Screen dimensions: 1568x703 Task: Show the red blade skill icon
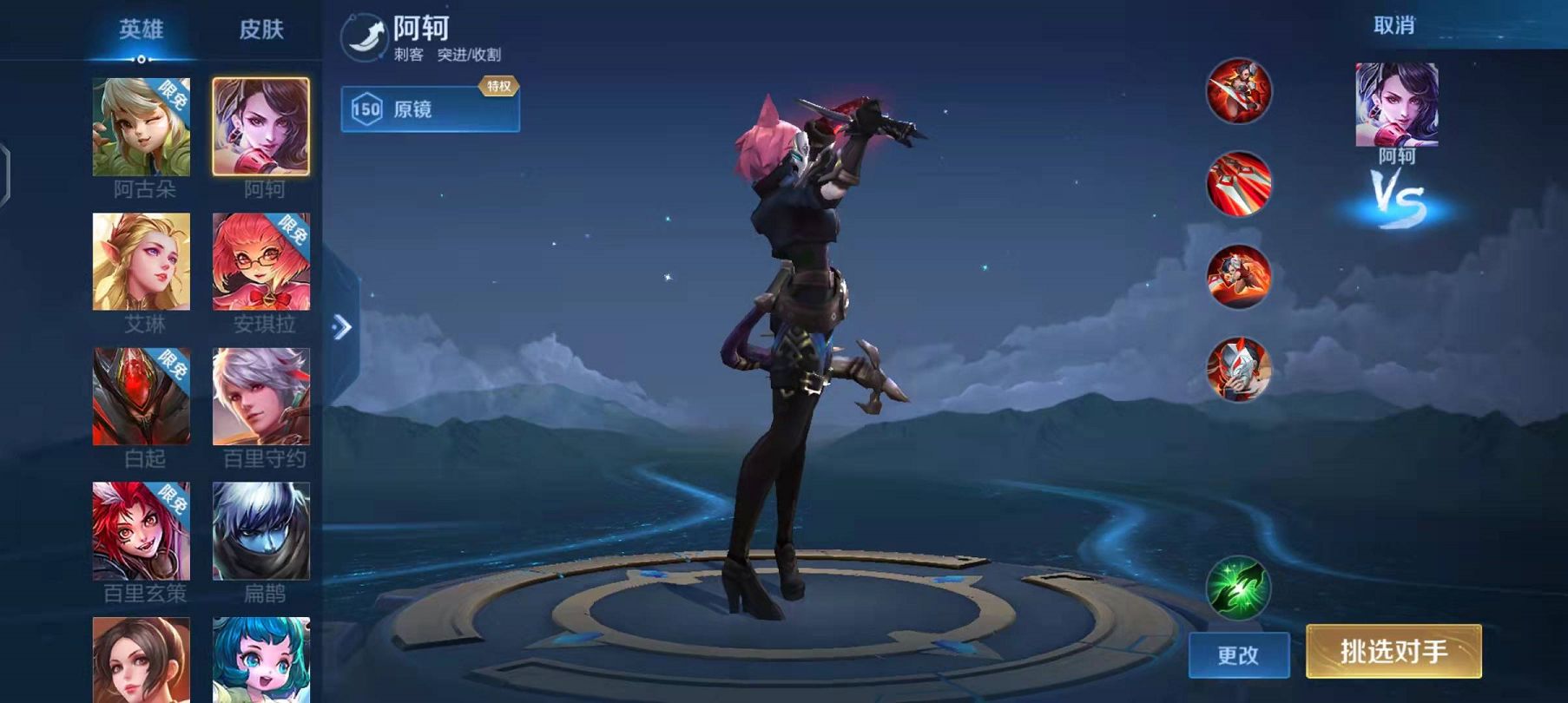pyautogui.click(x=1239, y=183)
